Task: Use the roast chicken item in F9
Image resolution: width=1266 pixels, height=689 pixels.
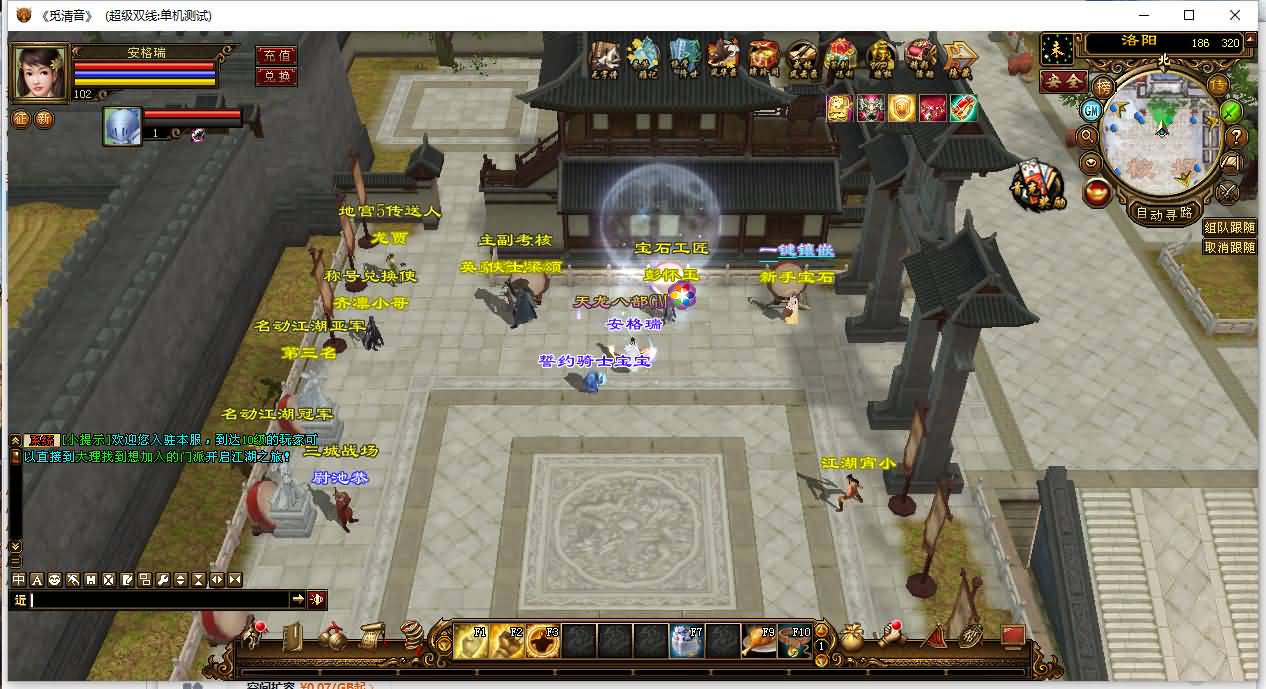Action: point(759,640)
